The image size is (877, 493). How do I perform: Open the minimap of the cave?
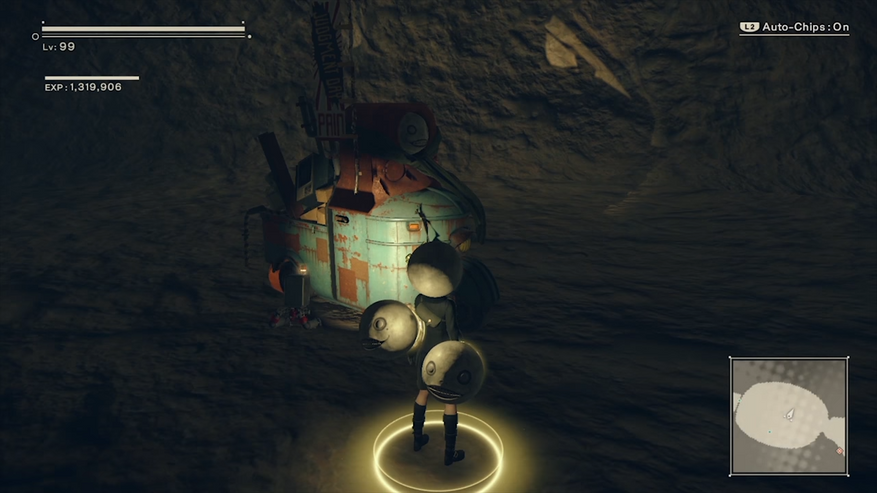[788, 416]
